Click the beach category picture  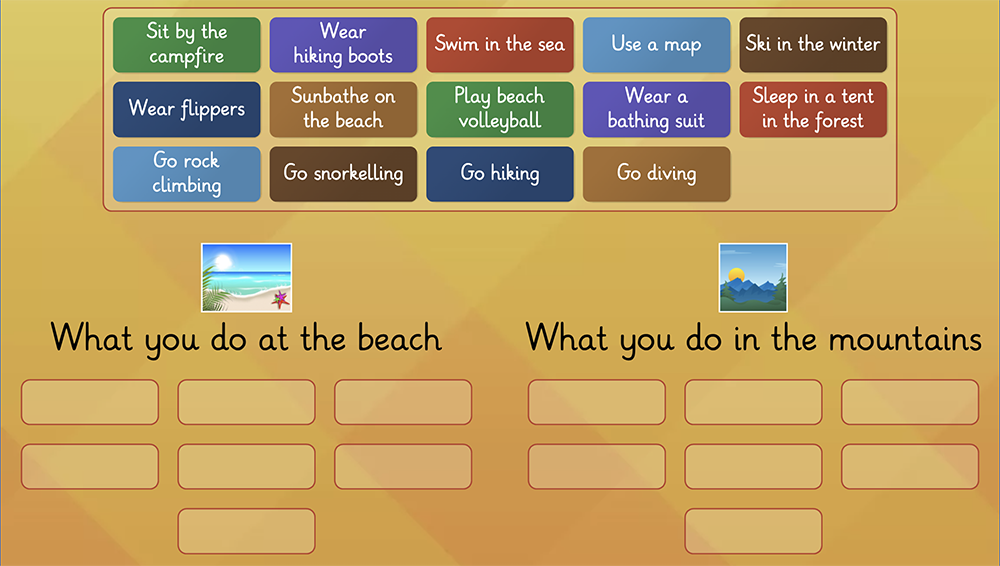click(246, 278)
